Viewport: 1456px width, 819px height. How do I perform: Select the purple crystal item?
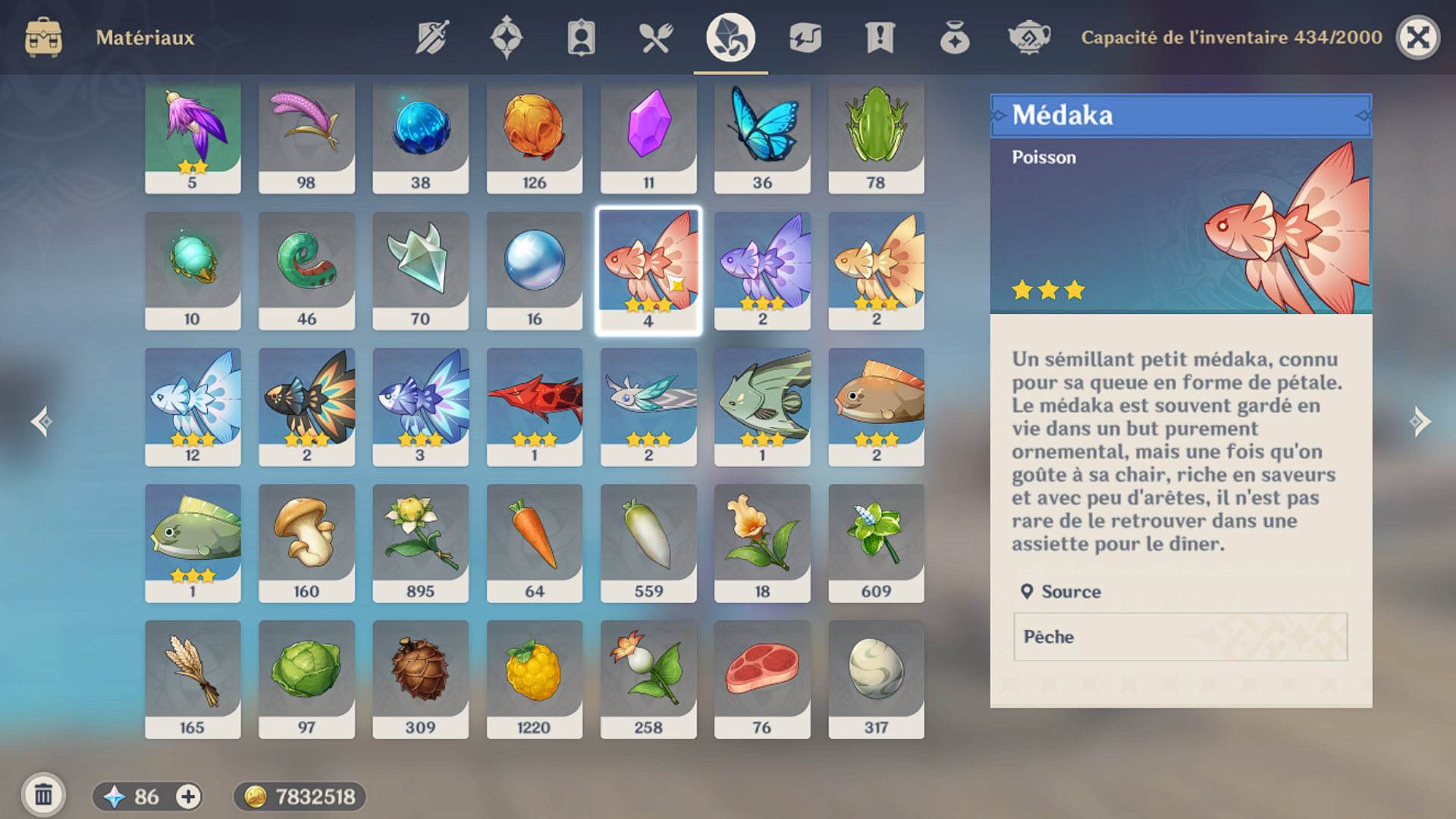pos(648,136)
